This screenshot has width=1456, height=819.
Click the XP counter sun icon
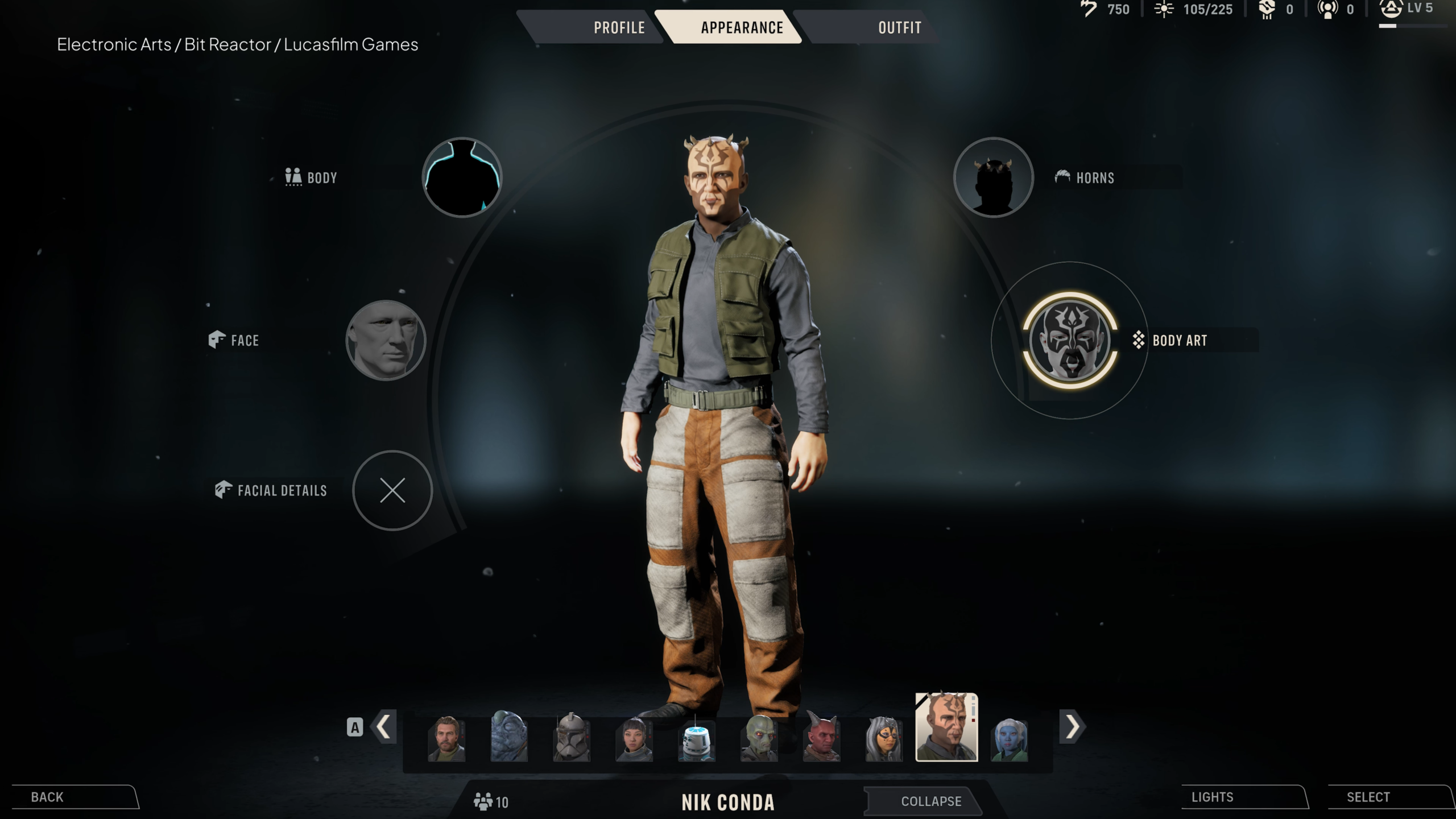(x=1165, y=9)
